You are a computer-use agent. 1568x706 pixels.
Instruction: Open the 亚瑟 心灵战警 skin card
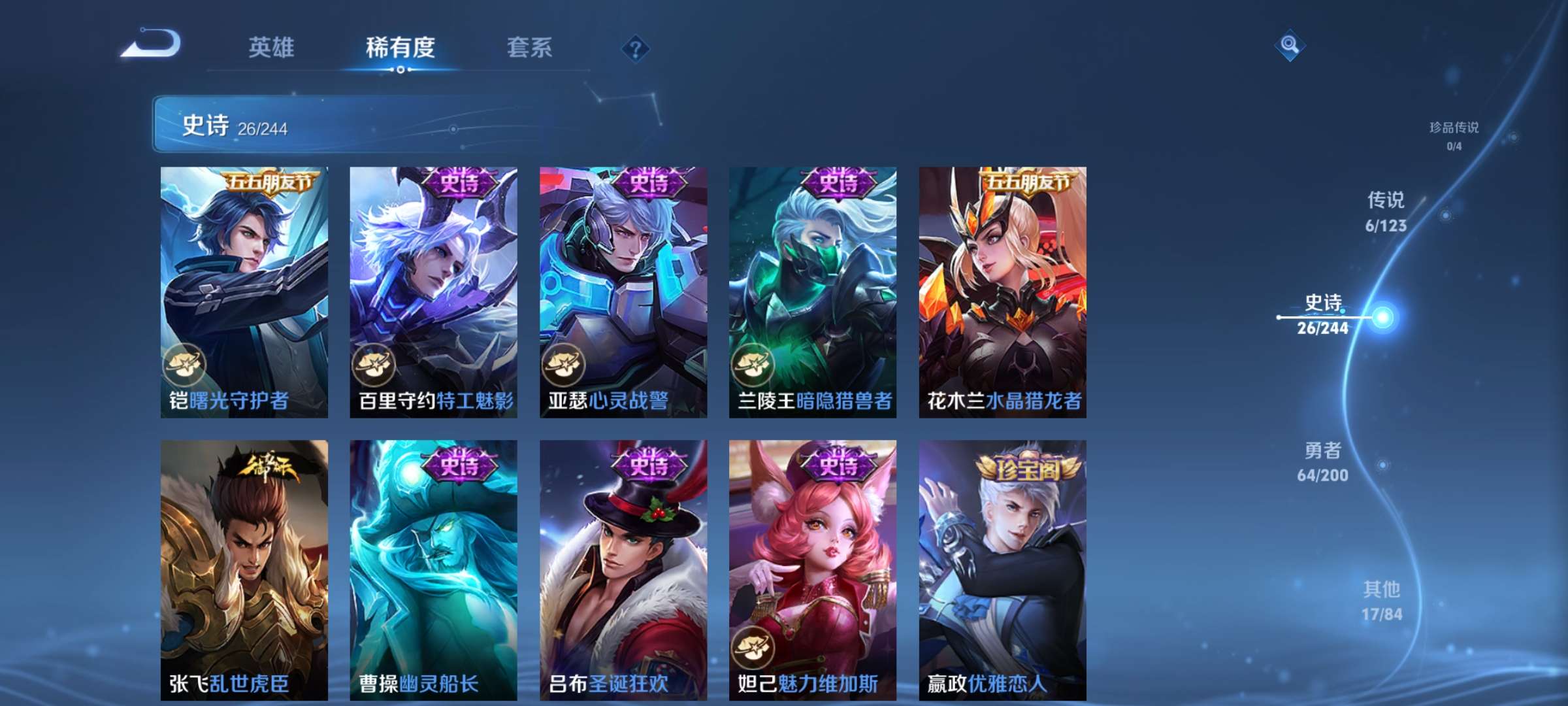(x=623, y=292)
